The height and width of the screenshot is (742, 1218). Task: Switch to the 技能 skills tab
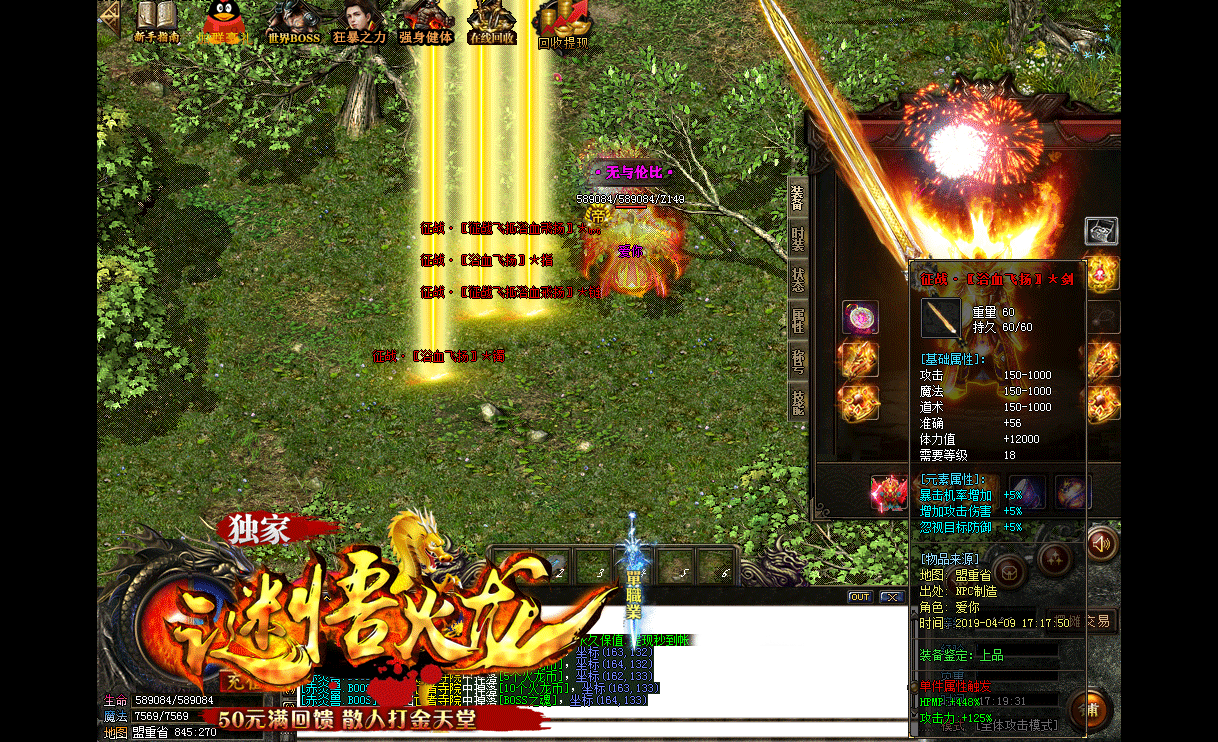[x=797, y=402]
